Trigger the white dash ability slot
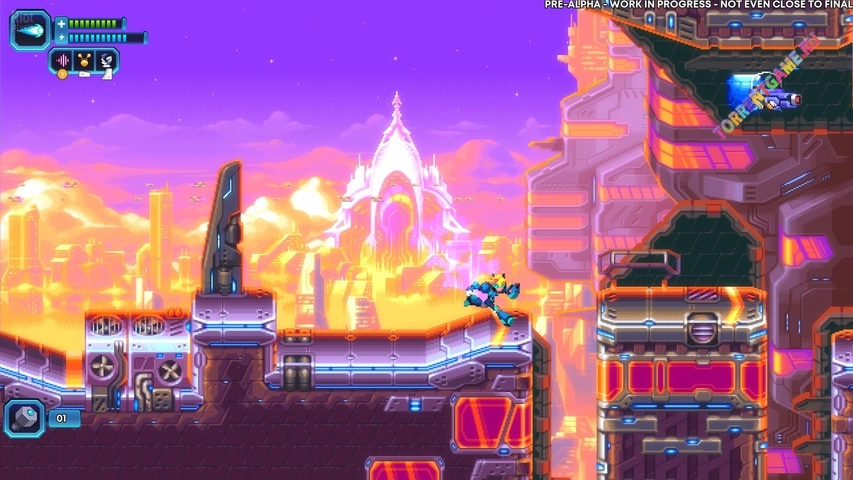The width and height of the screenshot is (853, 480). tap(106, 61)
